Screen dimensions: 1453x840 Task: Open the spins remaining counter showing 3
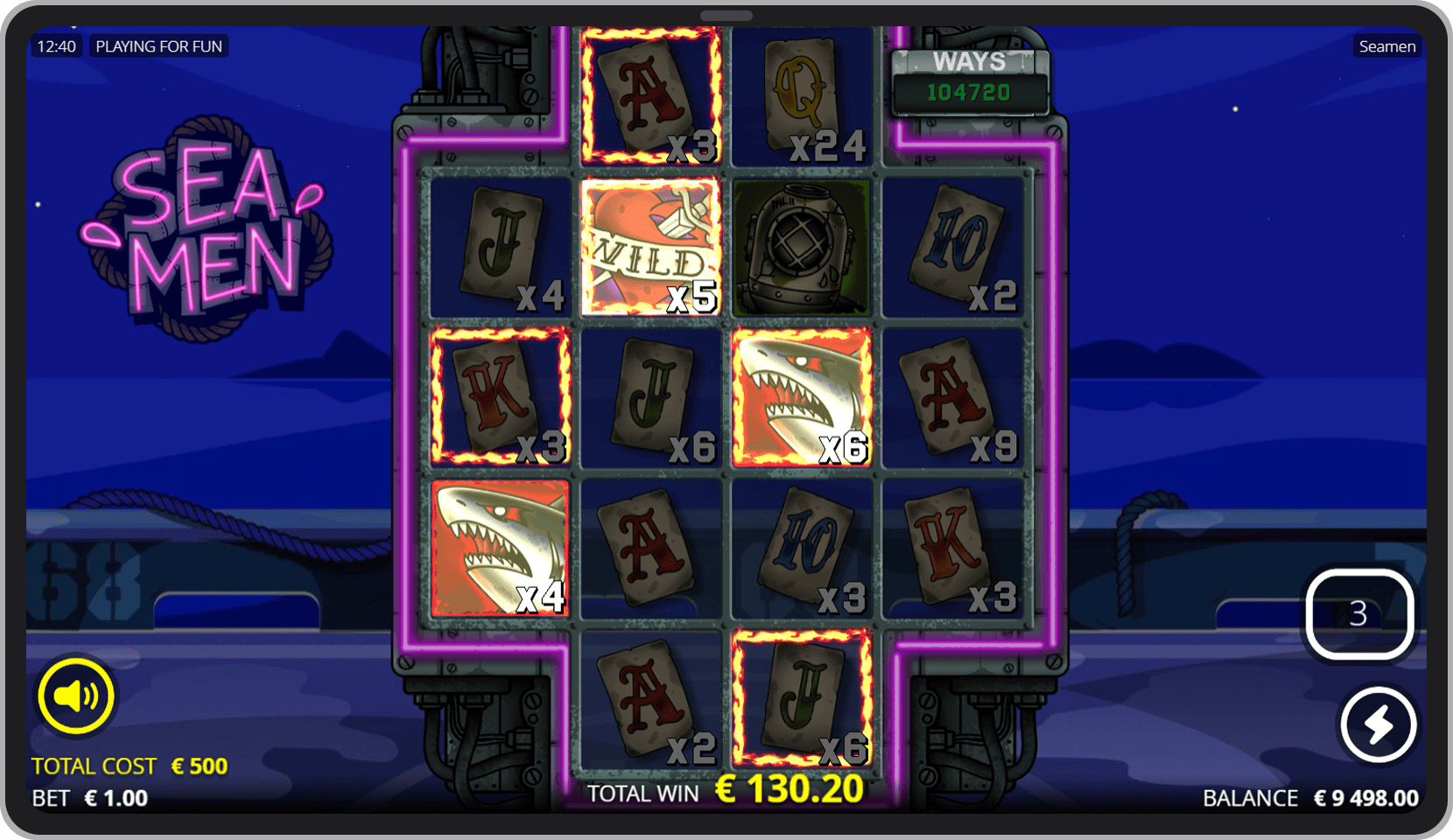click(x=1359, y=615)
